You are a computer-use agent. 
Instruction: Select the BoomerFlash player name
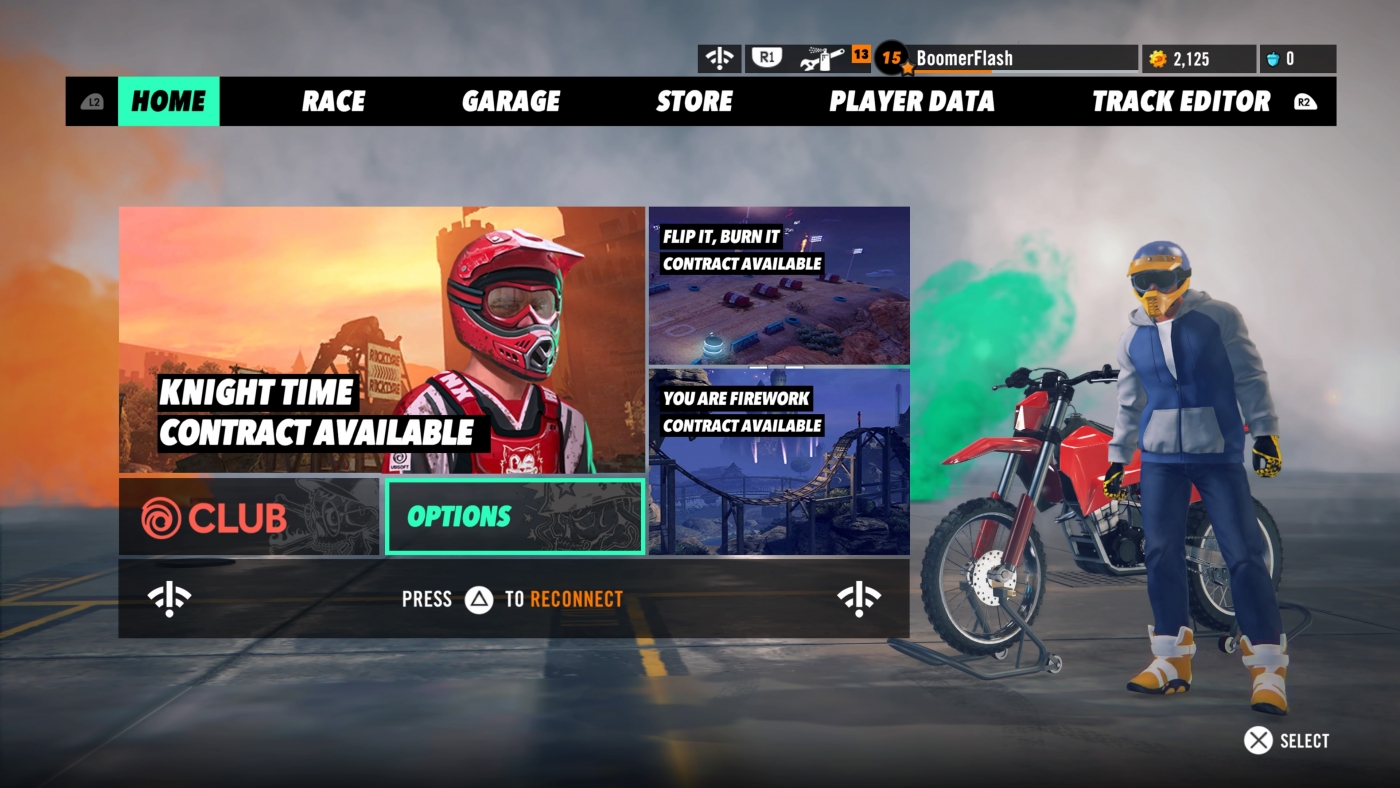tap(965, 57)
